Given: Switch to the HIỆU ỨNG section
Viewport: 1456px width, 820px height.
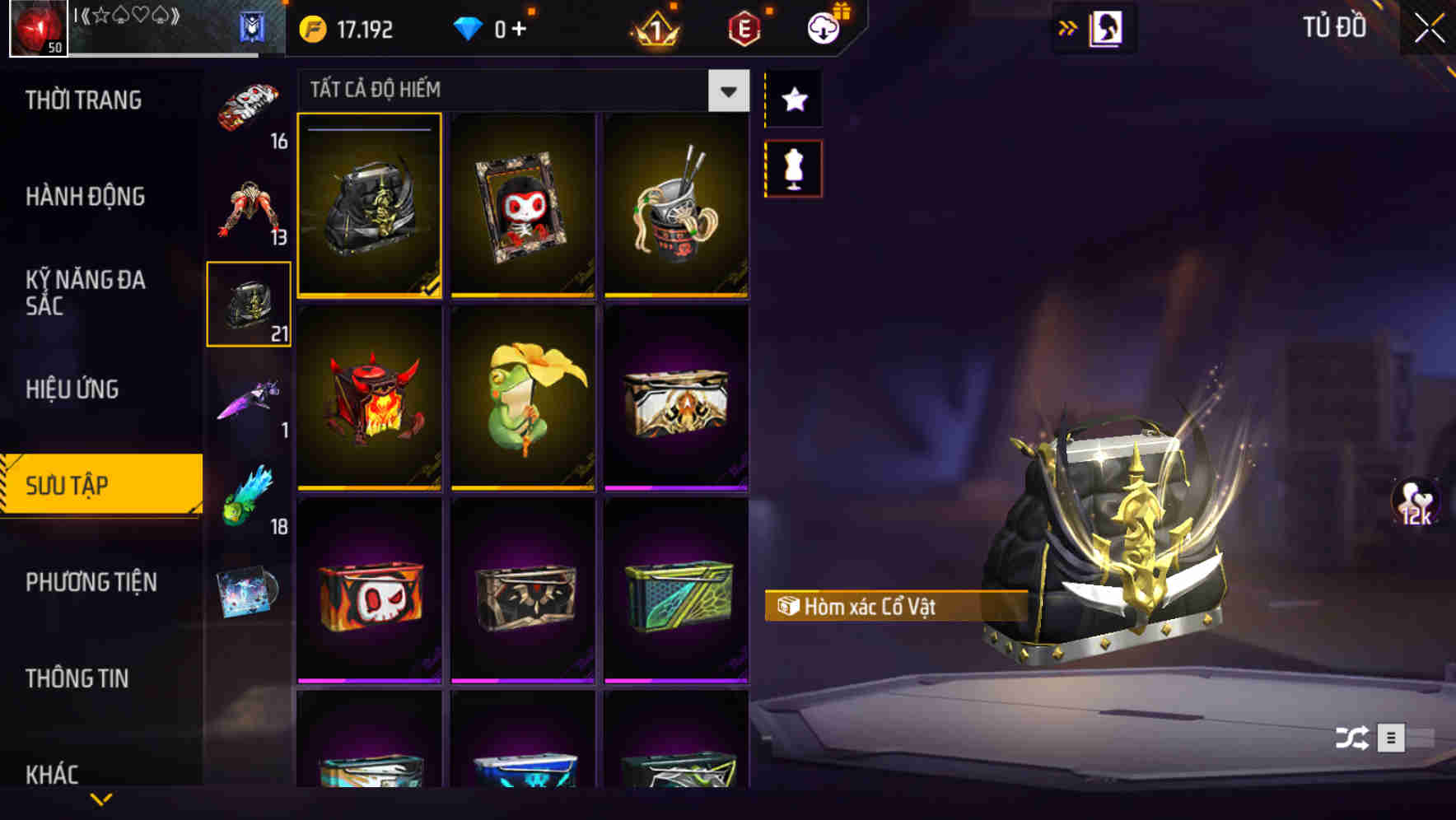Looking at the screenshot, I should (74, 389).
